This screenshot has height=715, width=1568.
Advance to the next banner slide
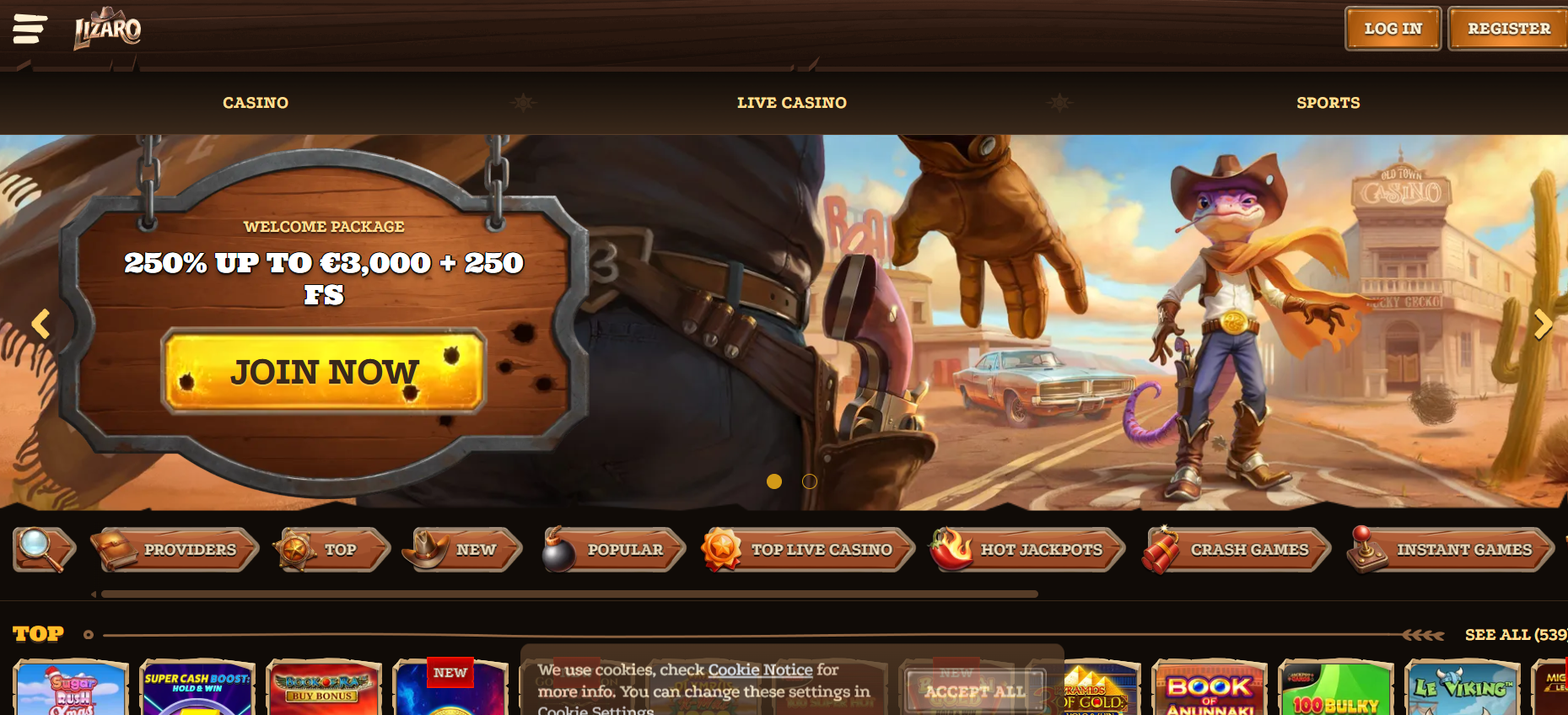(x=1543, y=324)
